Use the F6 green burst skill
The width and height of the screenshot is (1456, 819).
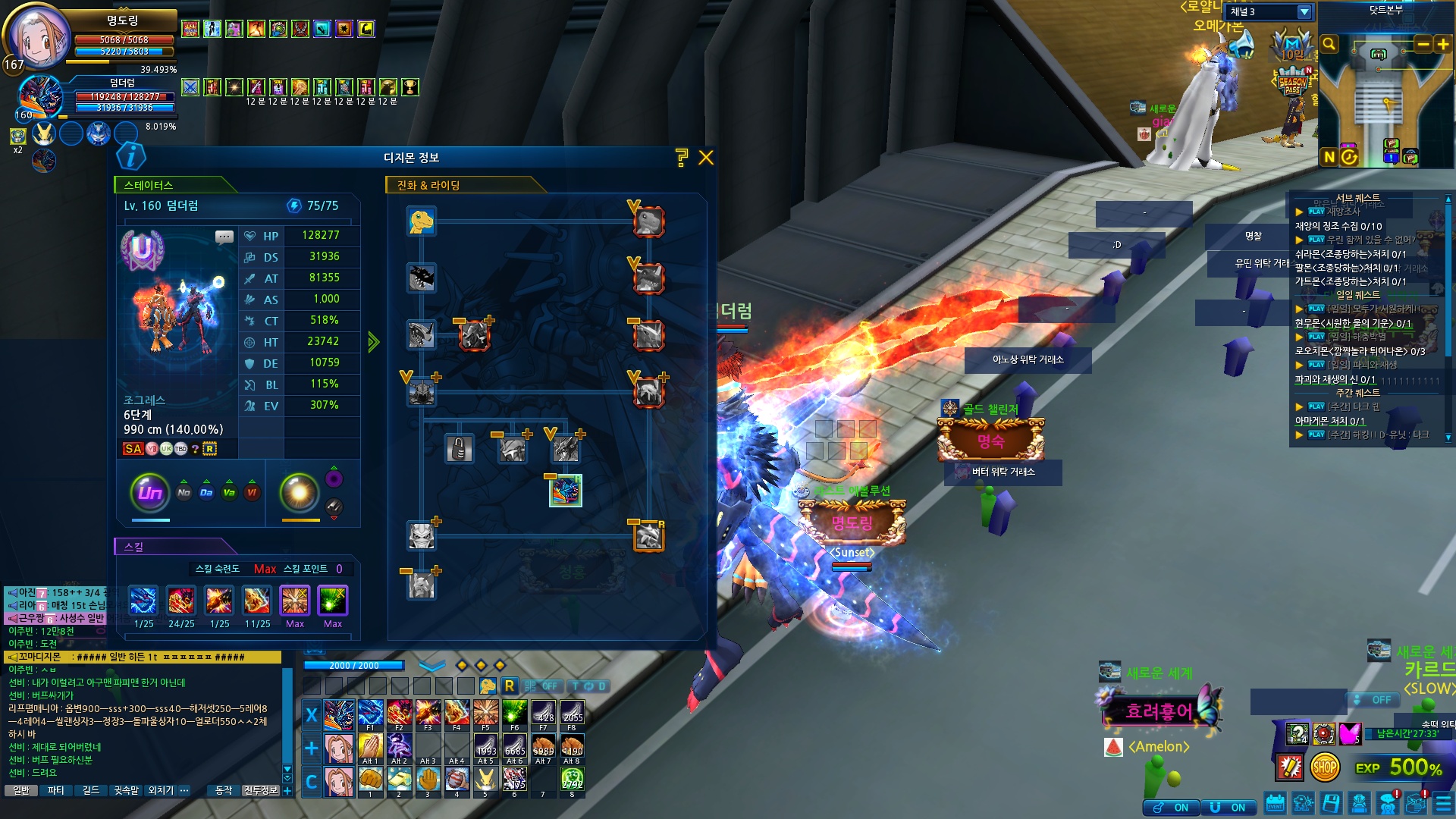pos(514,714)
